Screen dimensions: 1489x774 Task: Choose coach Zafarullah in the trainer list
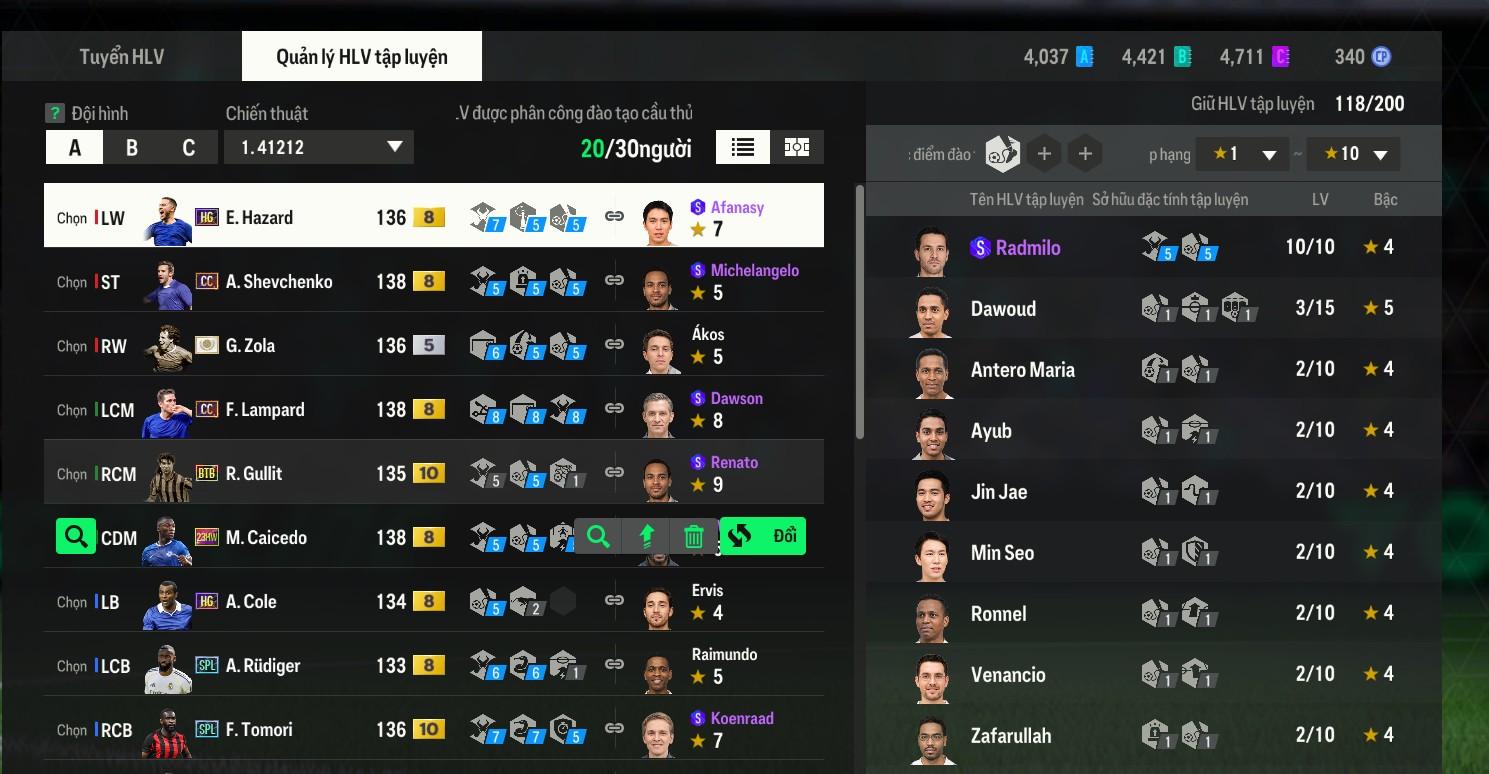coord(1010,736)
